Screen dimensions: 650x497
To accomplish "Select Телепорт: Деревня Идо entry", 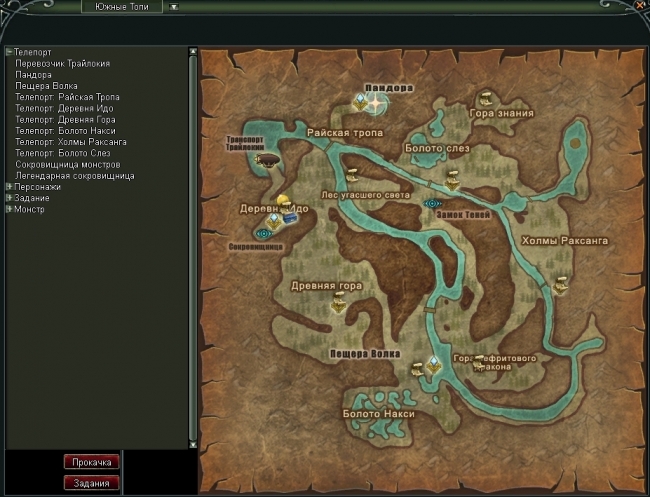I will coord(66,108).
